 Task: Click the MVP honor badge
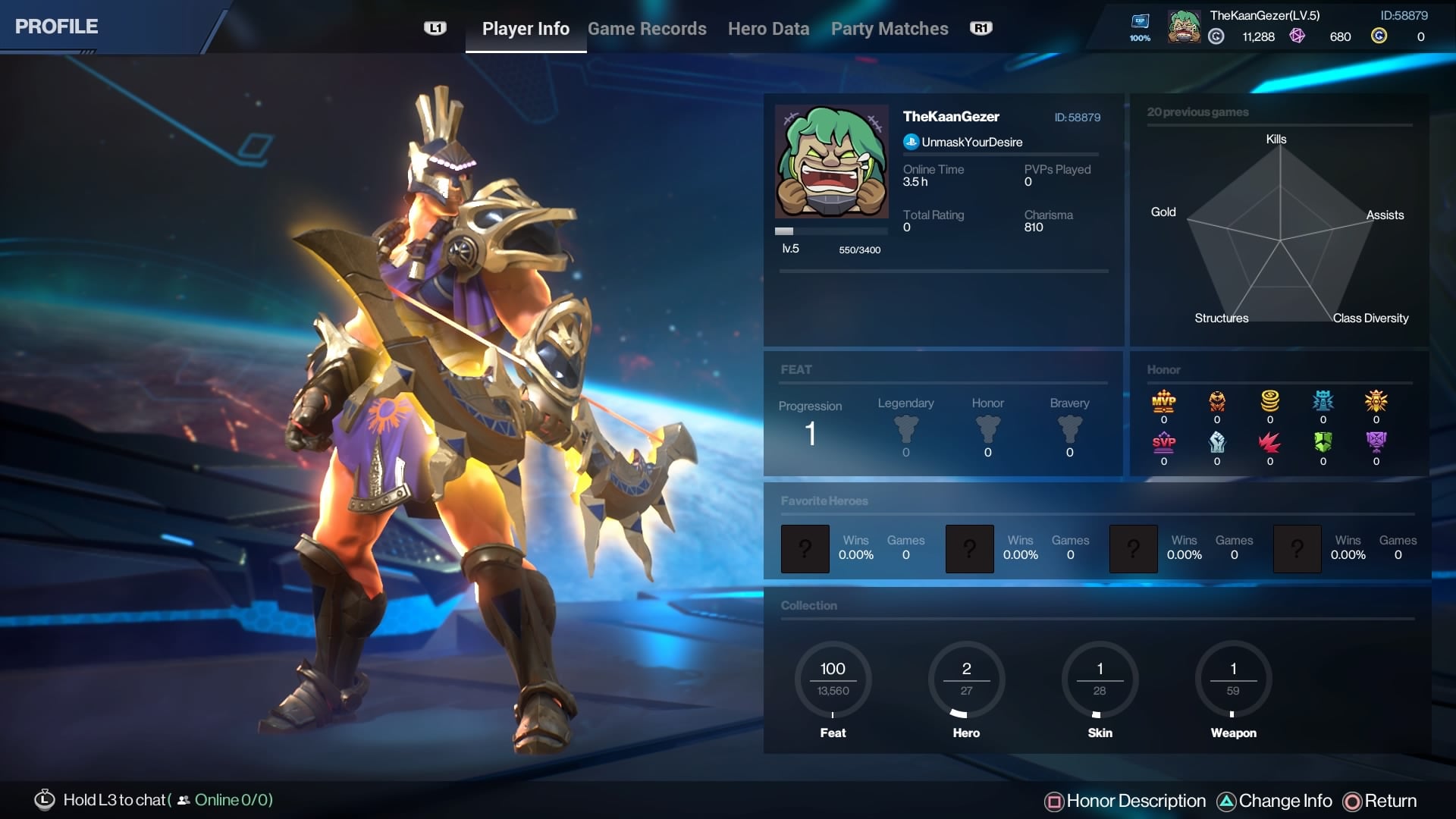coord(1163,401)
